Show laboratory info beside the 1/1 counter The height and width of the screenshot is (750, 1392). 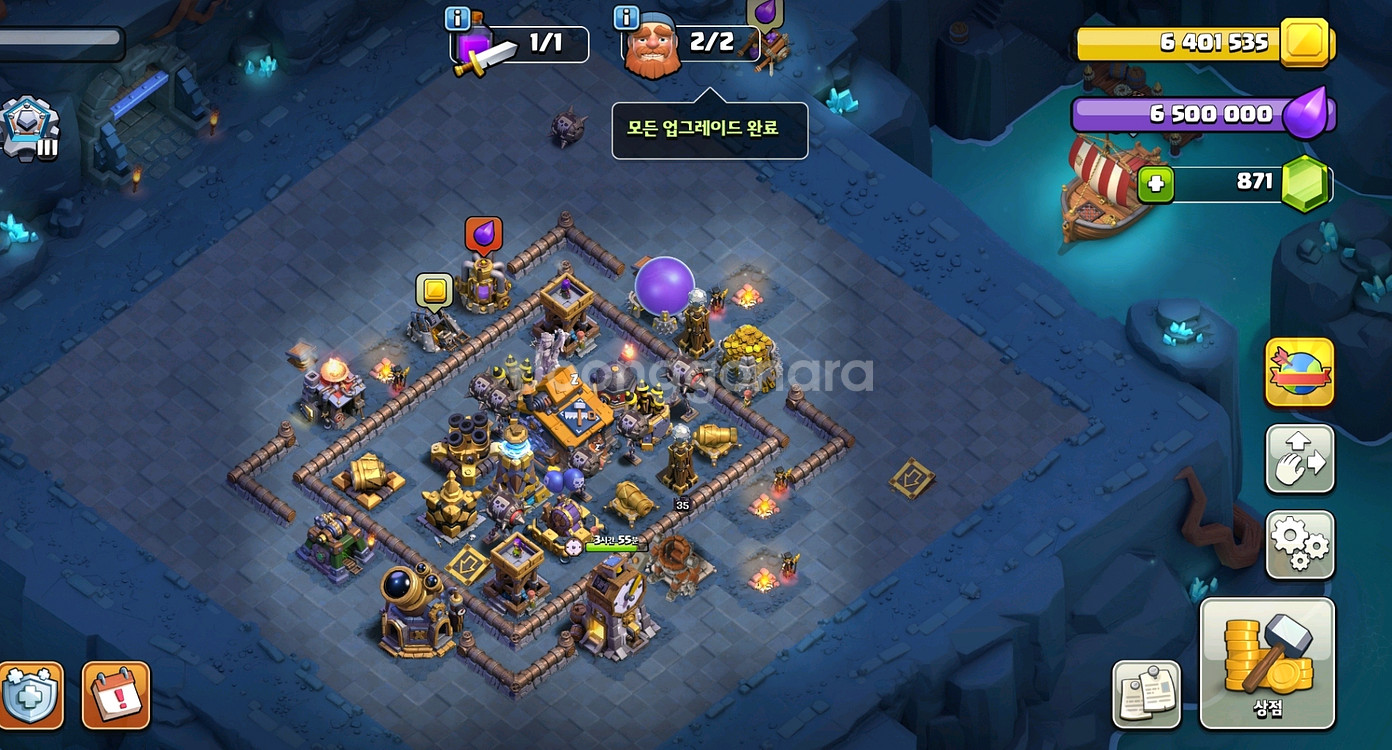[458, 18]
